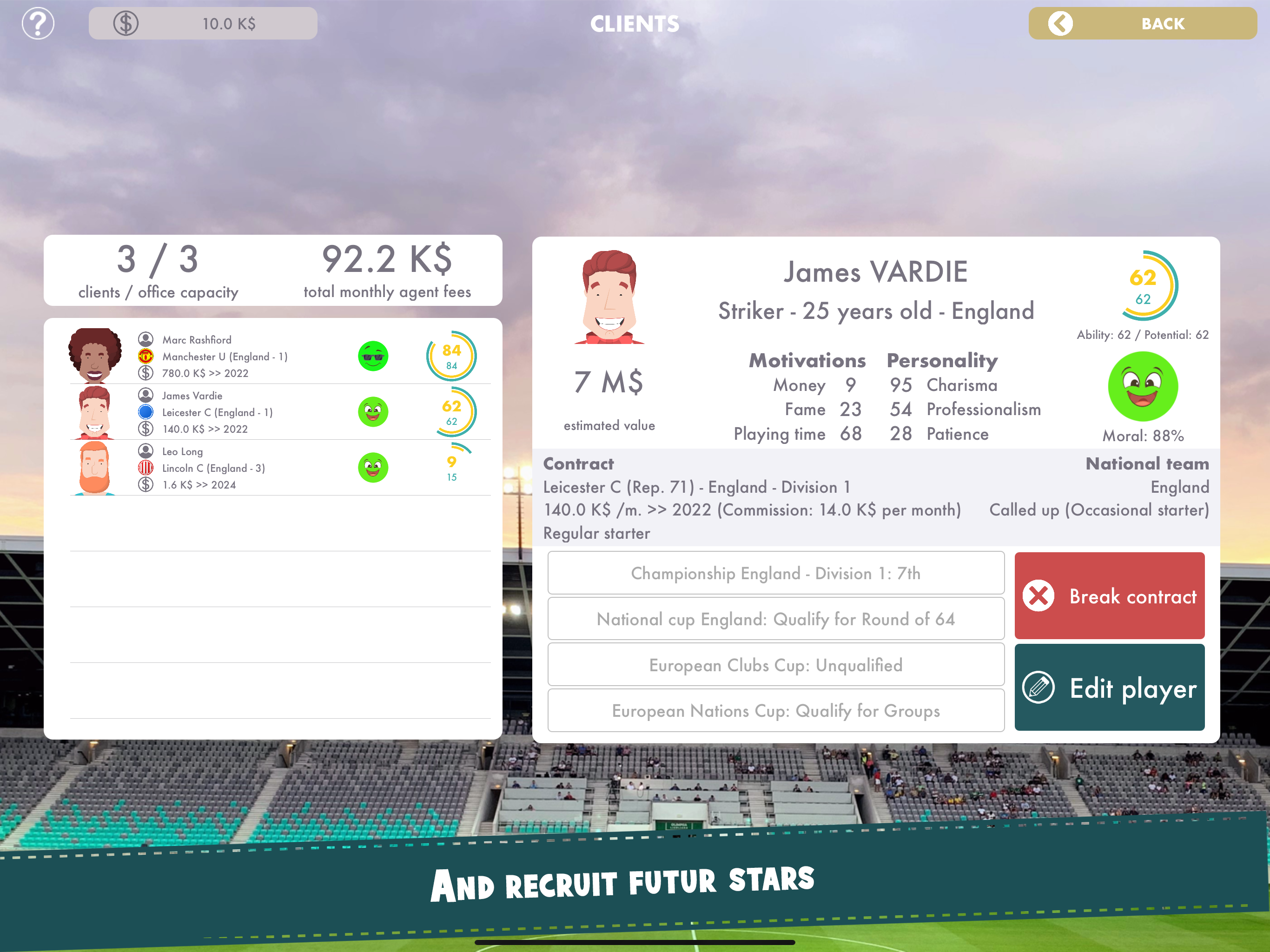The image size is (1270, 952).
Task: Tap the 10.0 K$ money balance button
Action: (203, 24)
